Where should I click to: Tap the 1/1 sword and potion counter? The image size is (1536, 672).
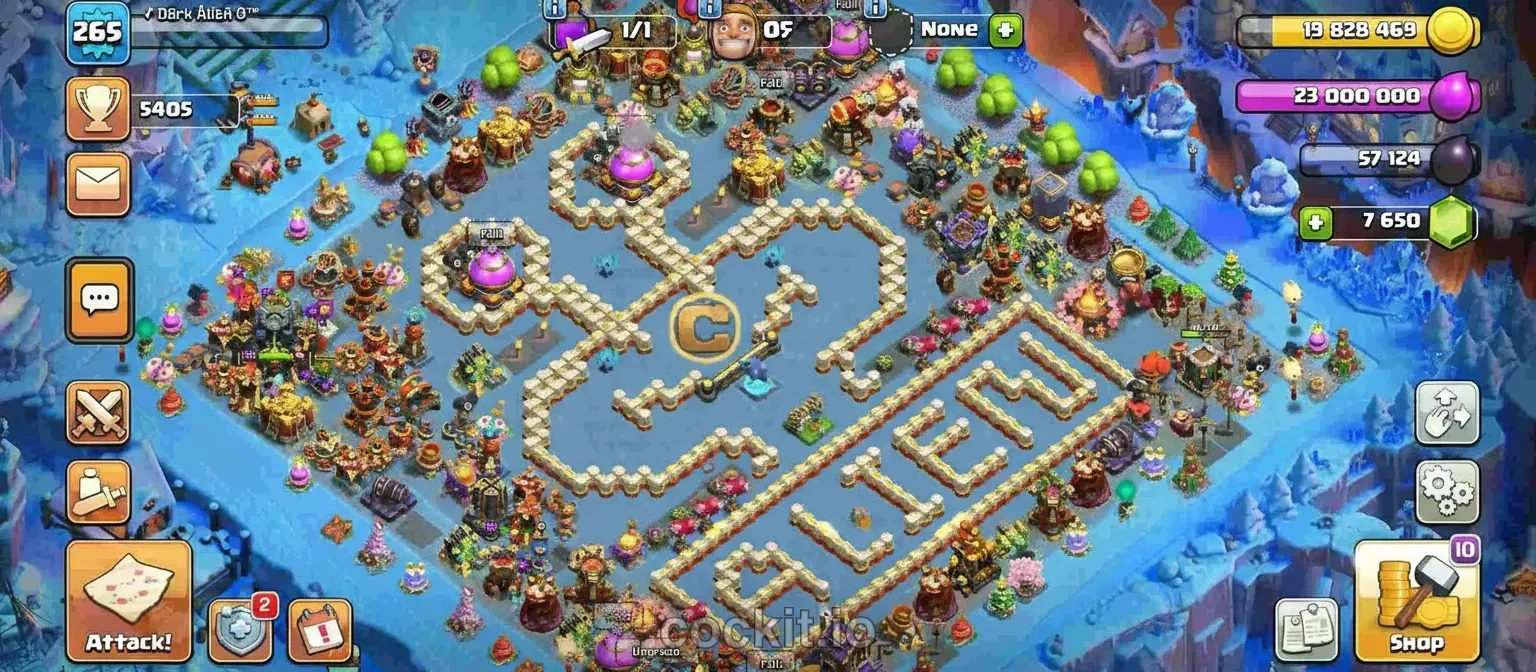coord(612,32)
